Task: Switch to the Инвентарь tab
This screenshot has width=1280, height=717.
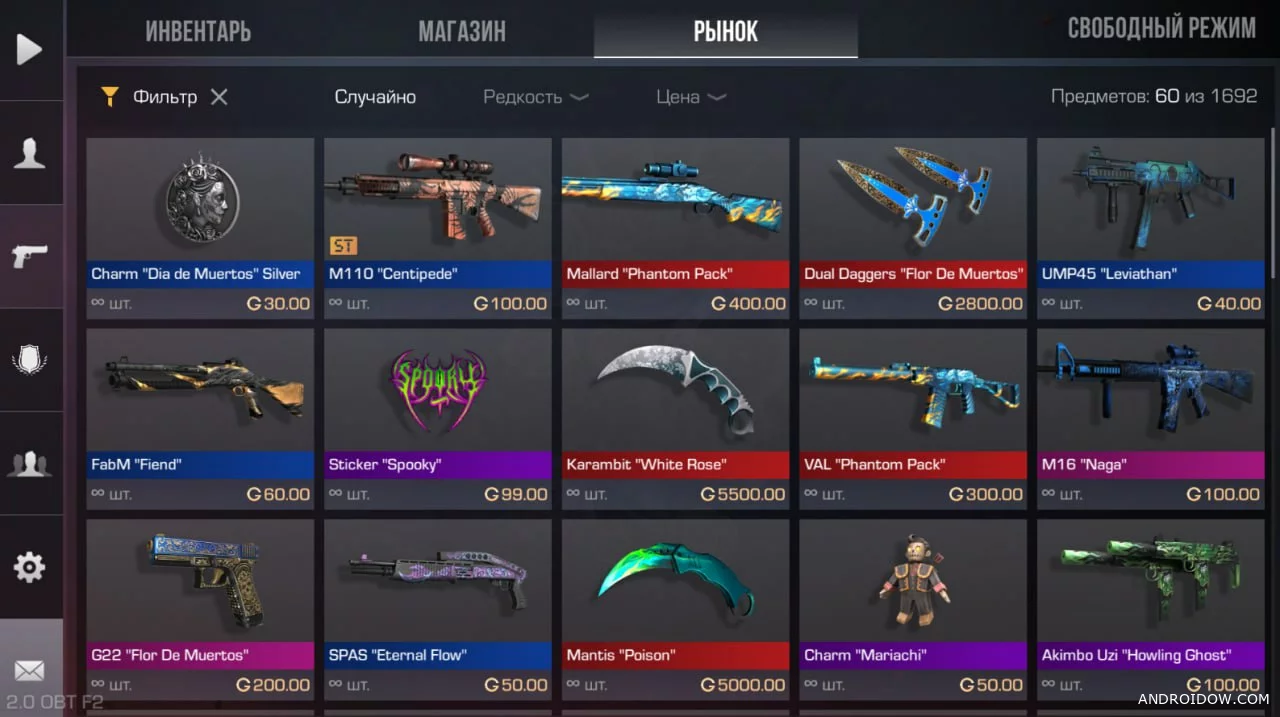Action: (x=198, y=31)
